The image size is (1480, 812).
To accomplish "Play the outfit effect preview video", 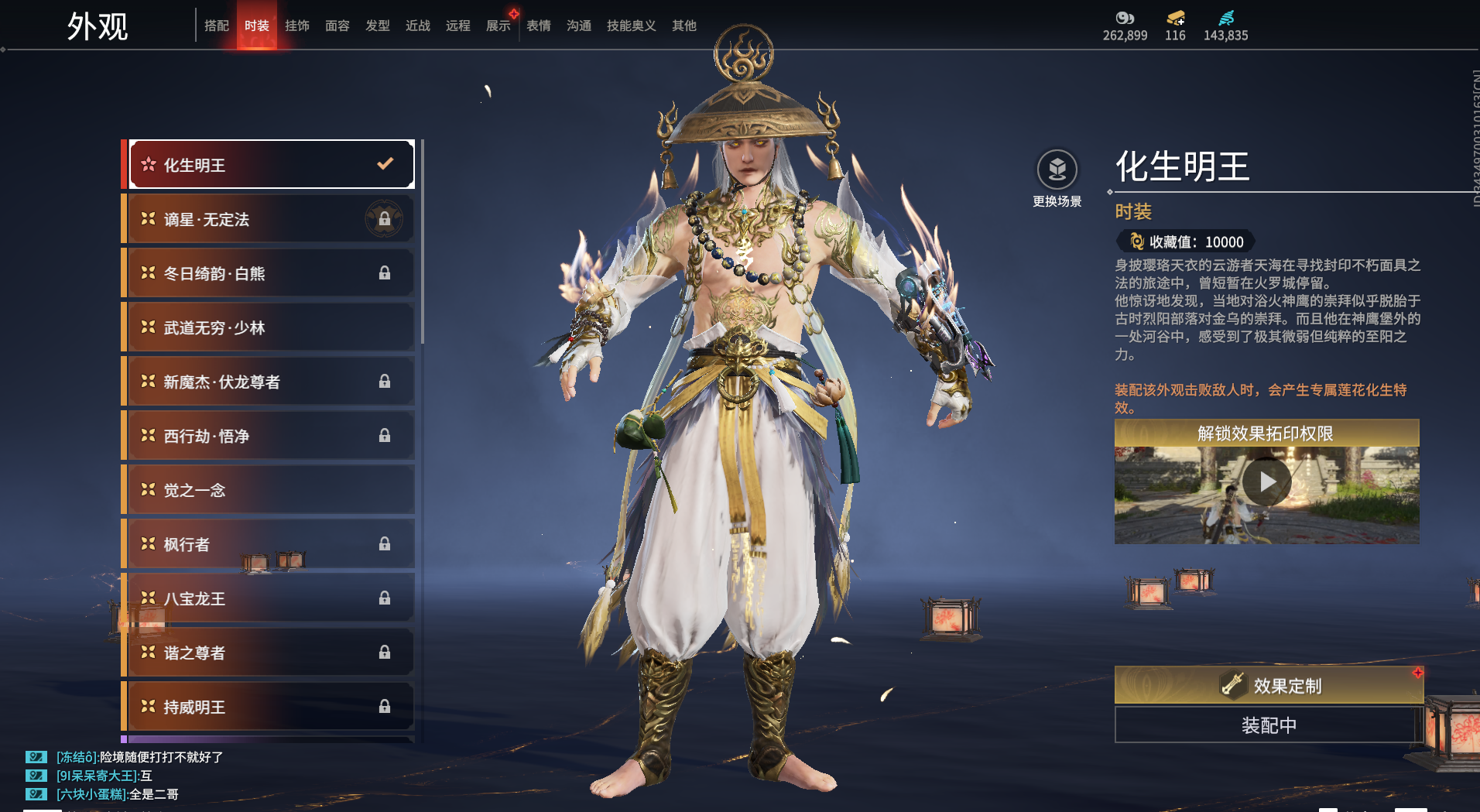I will [x=1266, y=482].
